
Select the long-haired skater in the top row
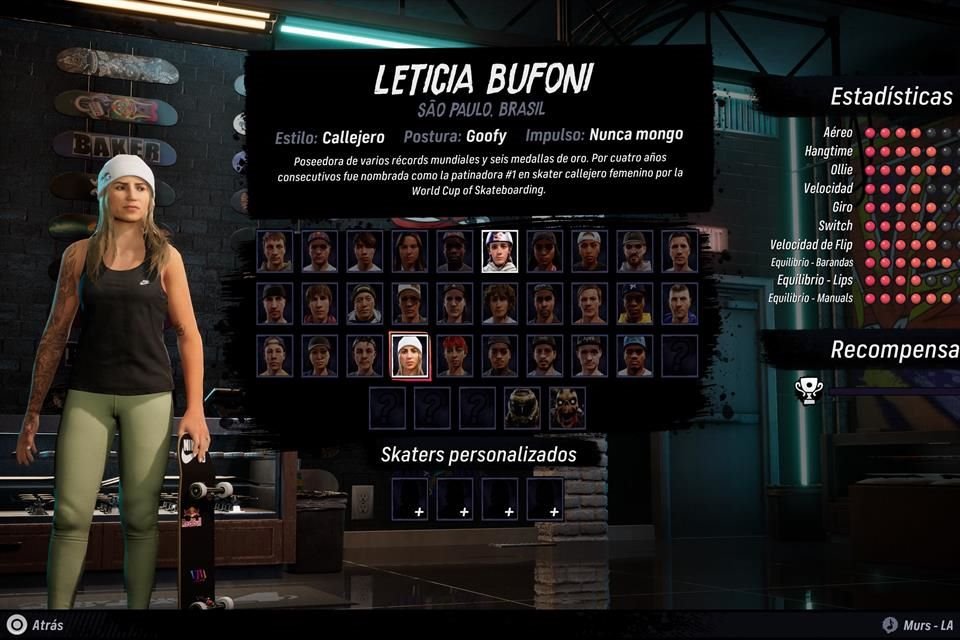point(409,251)
